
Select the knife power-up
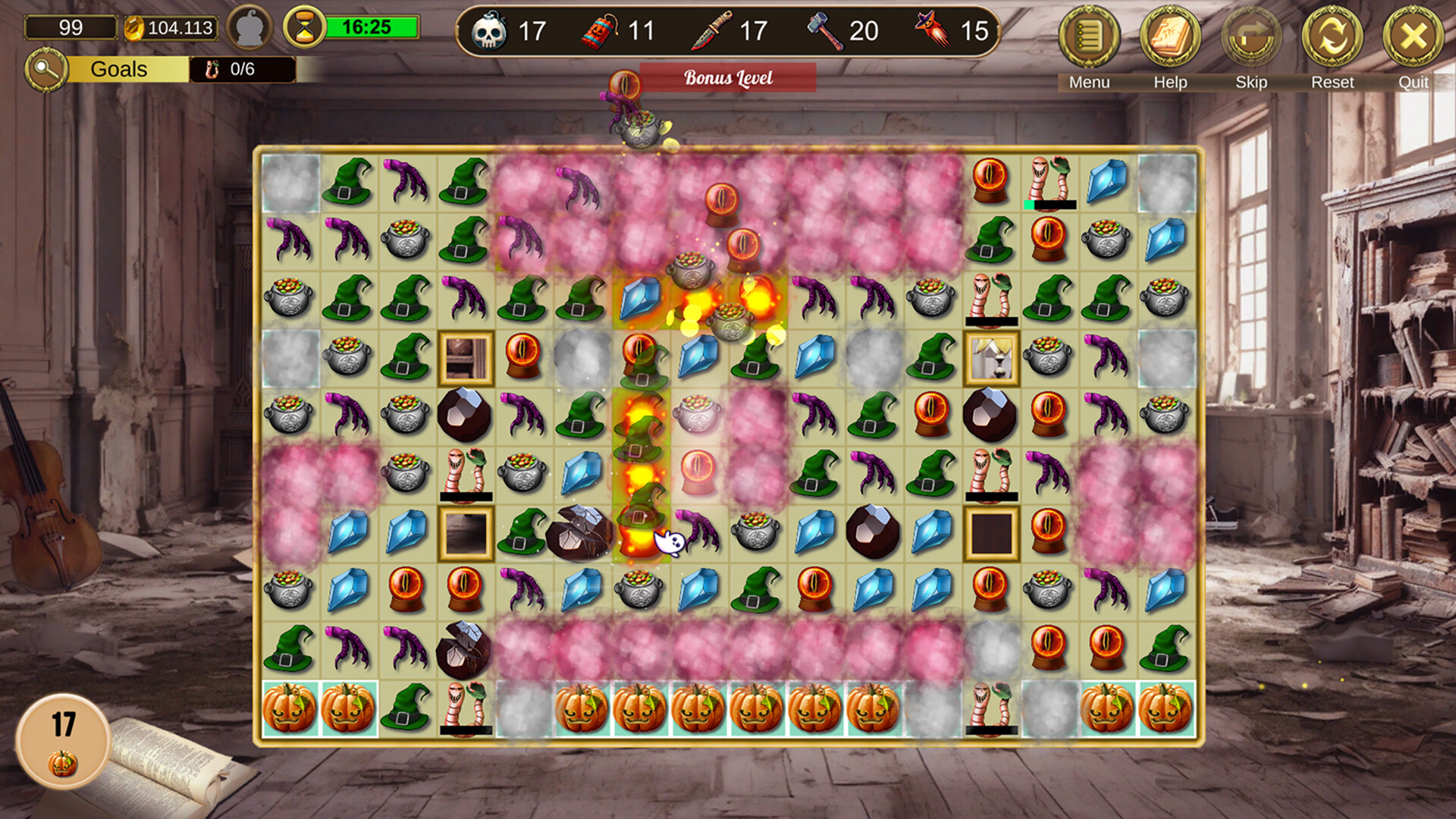[711, 32]
